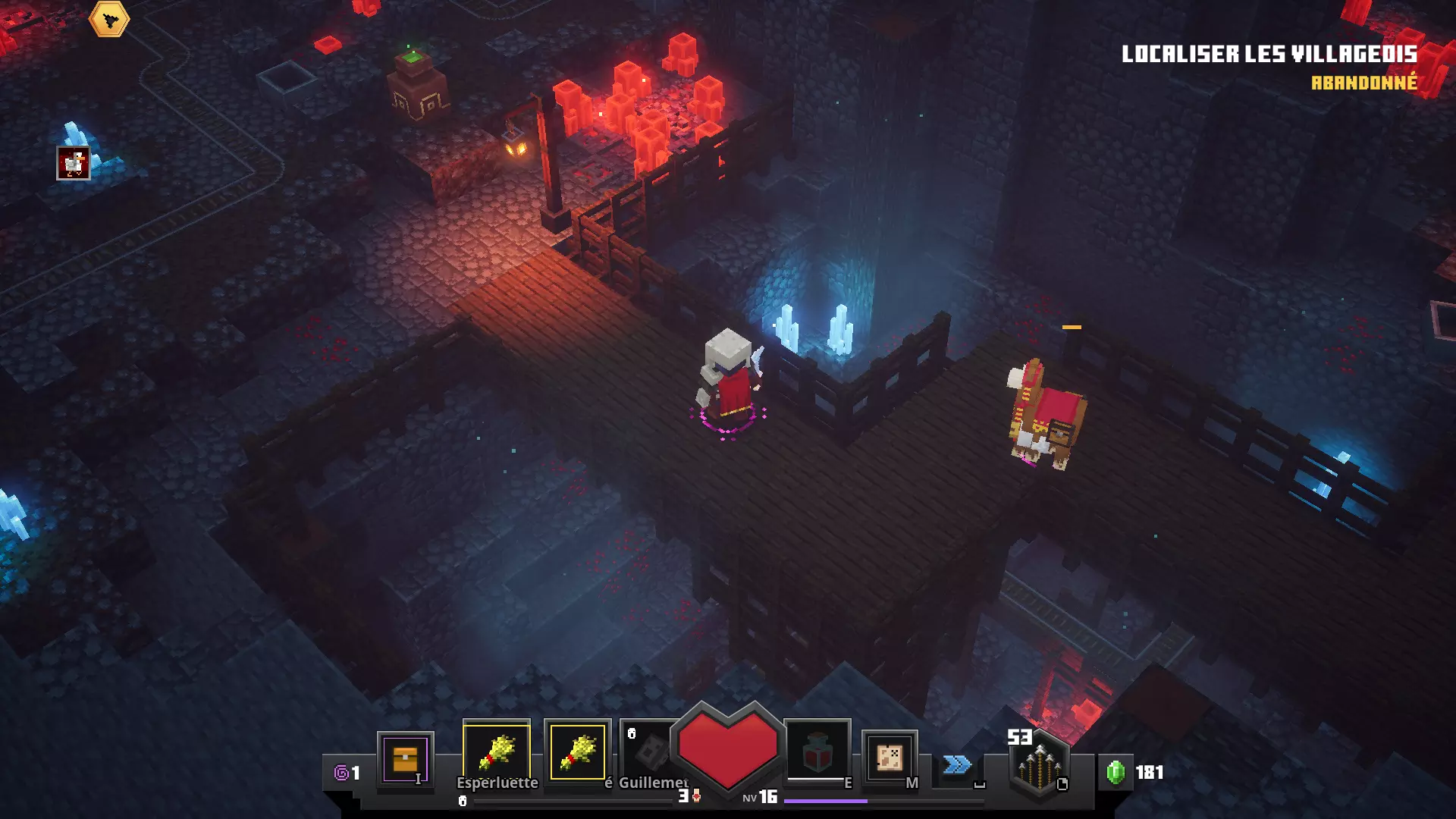1456x819 pixels.
Task: Drink the health potion
Action: coord(817,752)
